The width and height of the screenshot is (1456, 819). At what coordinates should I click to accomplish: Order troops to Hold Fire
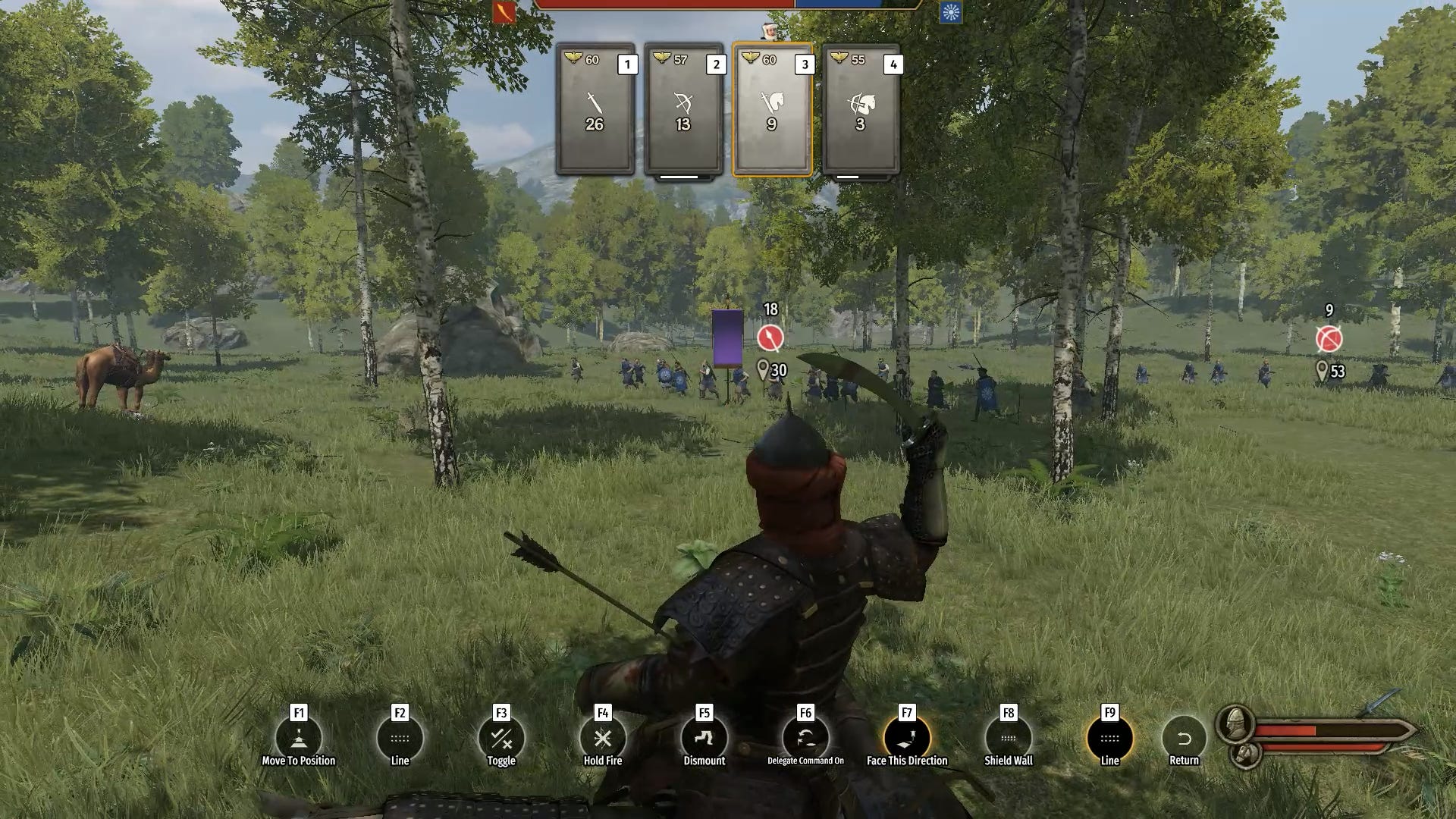tap(603, 738)
